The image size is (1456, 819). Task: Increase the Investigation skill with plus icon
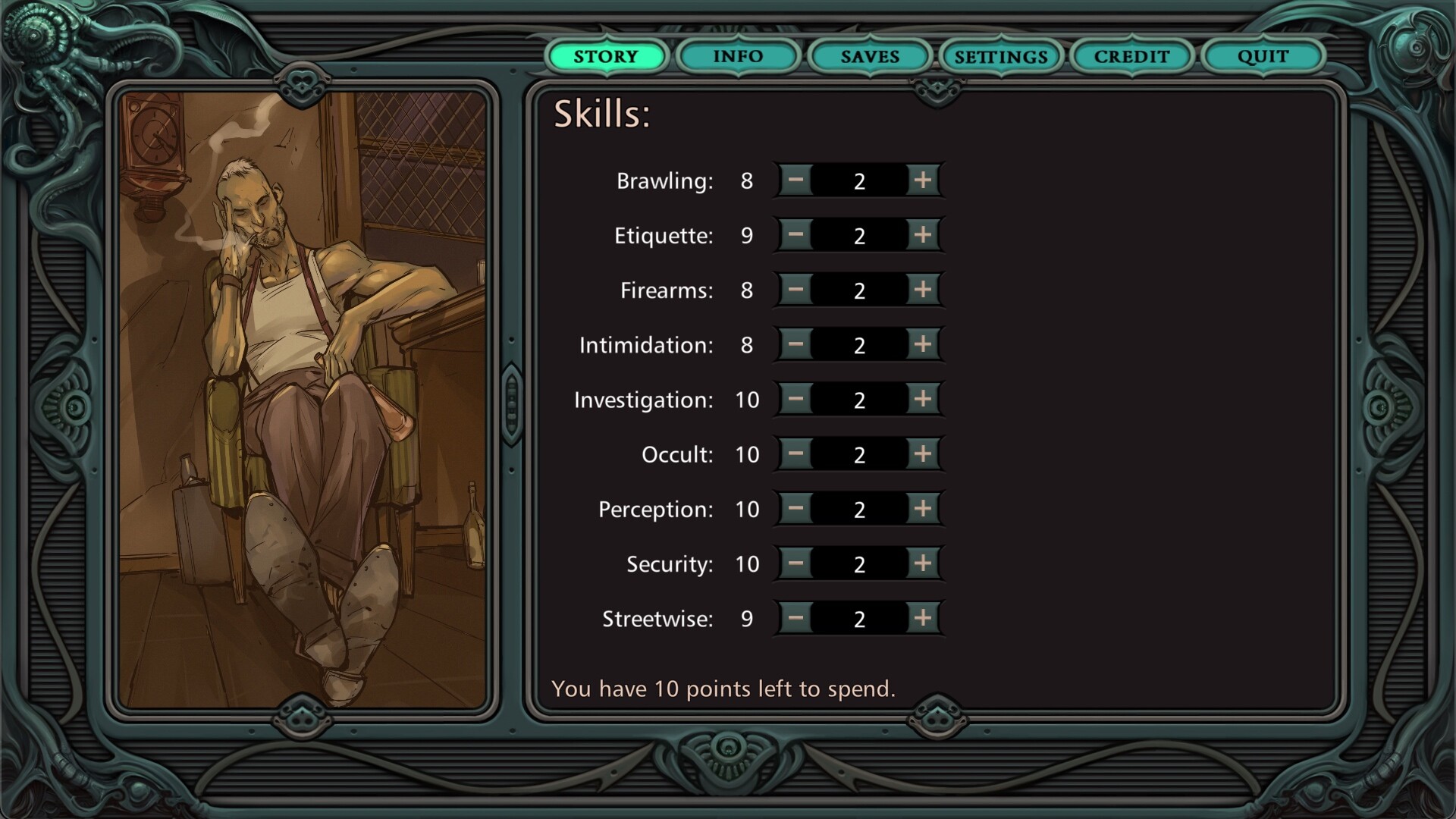[922, 400]
